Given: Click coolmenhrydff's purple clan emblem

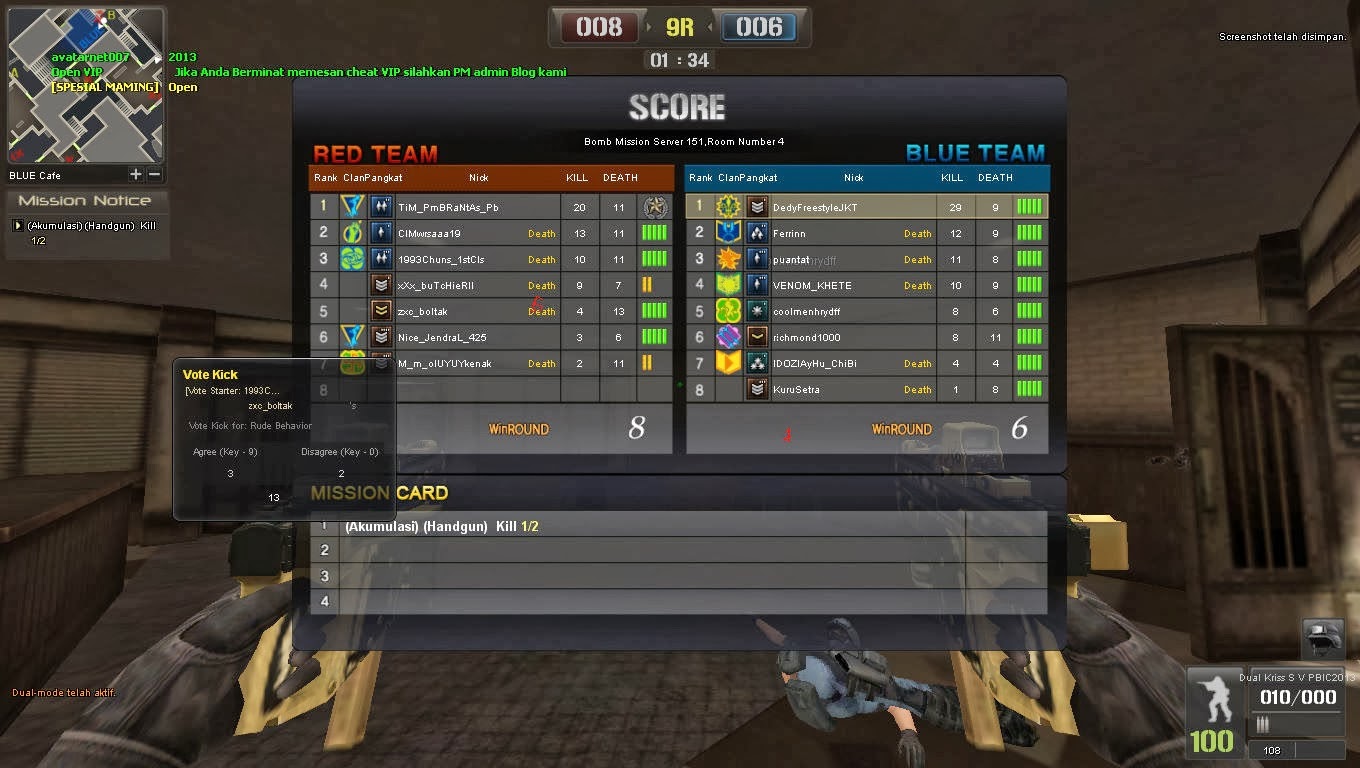Looking at the screenshot, I should click(729, 310).
